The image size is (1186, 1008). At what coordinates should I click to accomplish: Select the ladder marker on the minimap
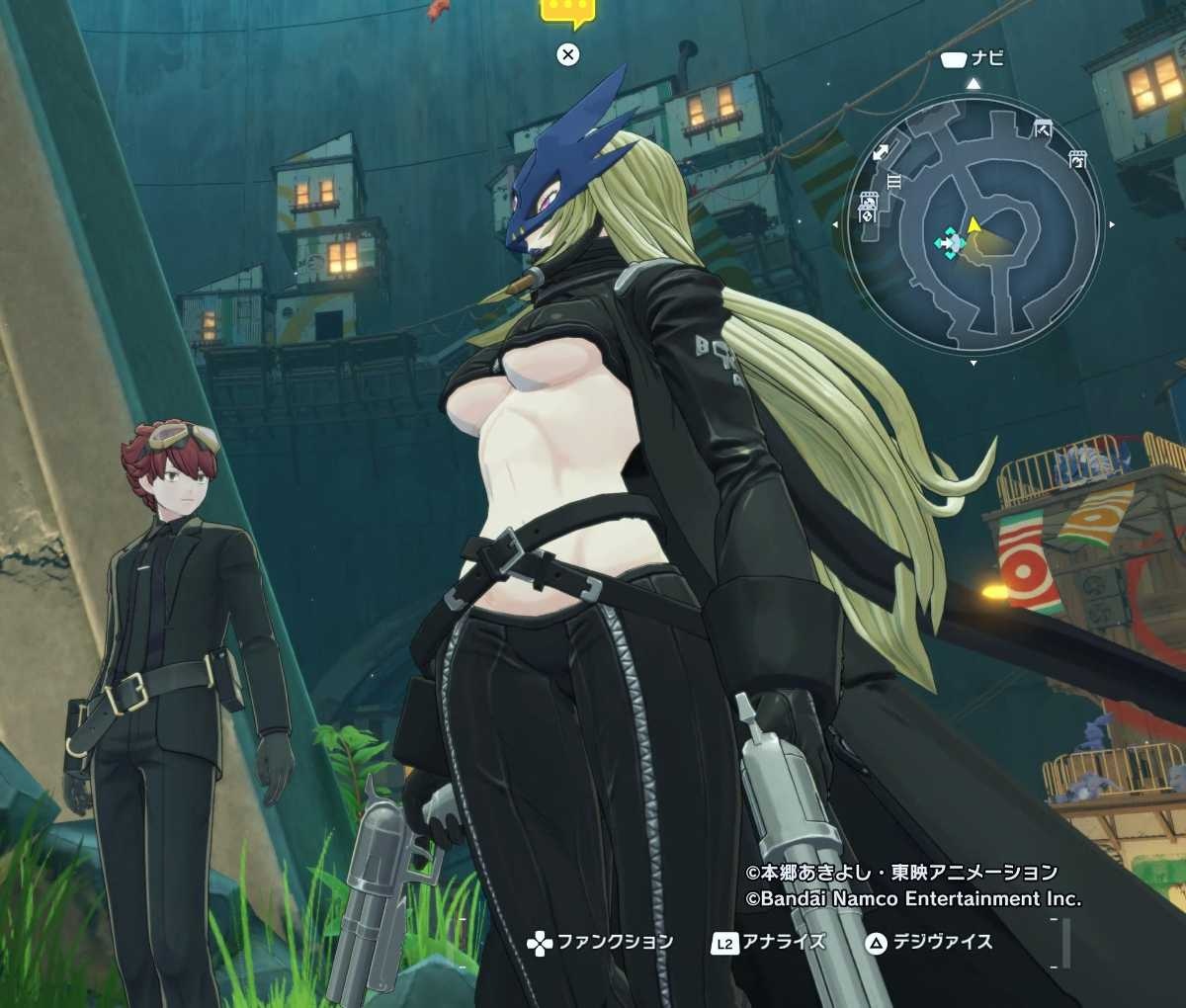click(894, 181)
